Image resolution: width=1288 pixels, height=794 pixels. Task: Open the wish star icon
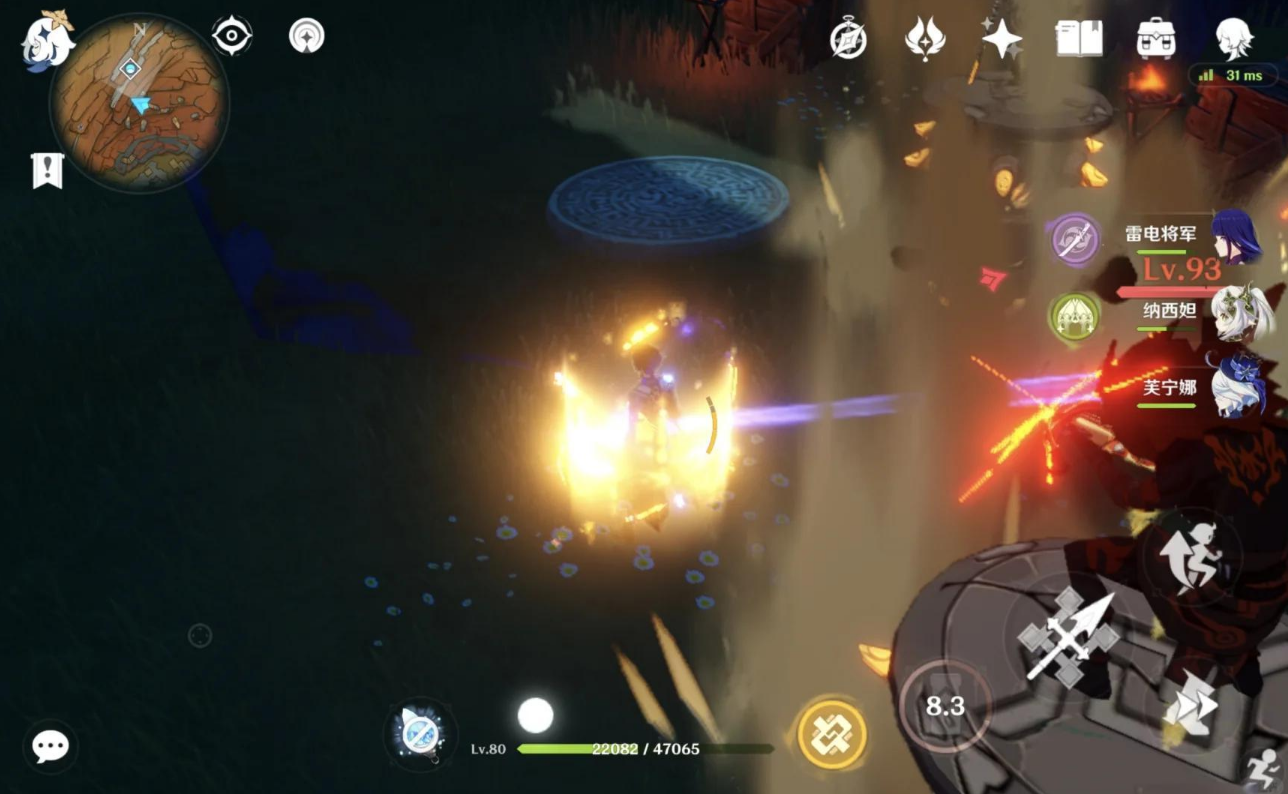tap(1001, 39)
